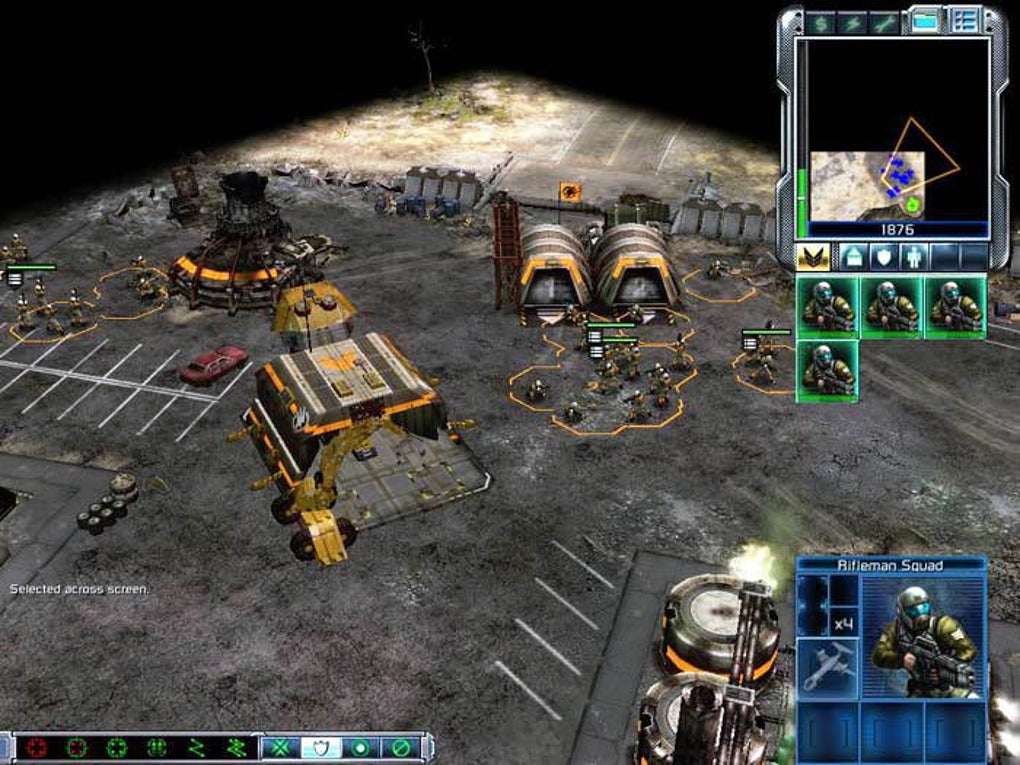Toggle power mode with the lightning-bolt button
The width and height of the screenshot is (1020, 765).
click(853, 22)
